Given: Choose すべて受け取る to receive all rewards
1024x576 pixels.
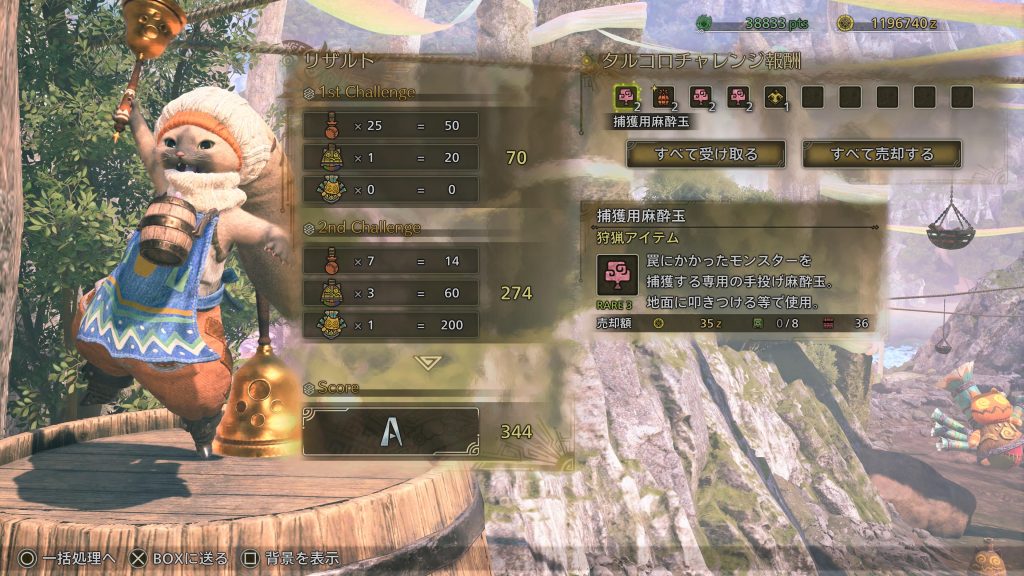Looking at the screenshot, I should tap(706, 154).
